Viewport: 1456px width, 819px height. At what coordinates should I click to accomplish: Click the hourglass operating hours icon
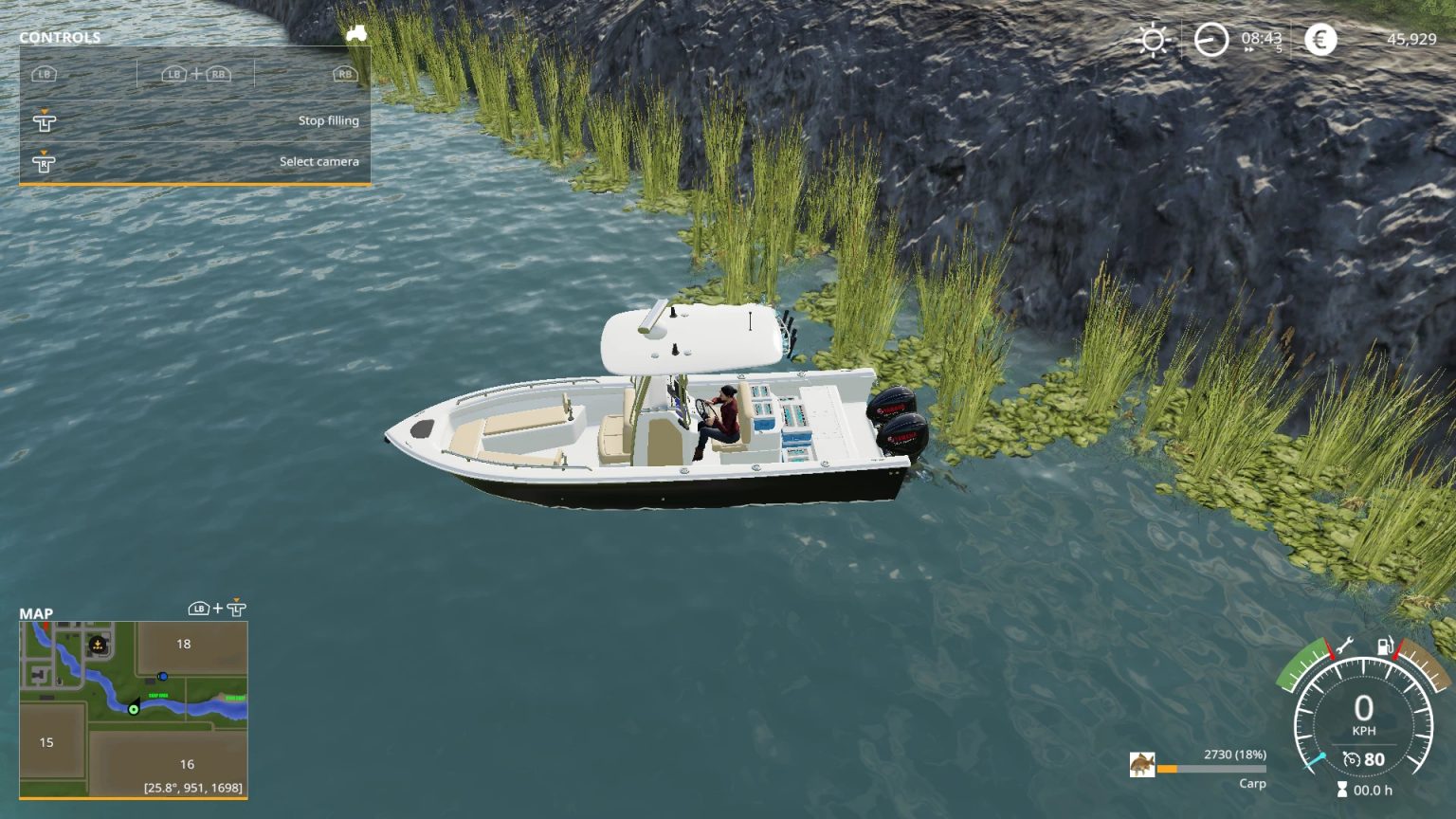[1341, 788]
